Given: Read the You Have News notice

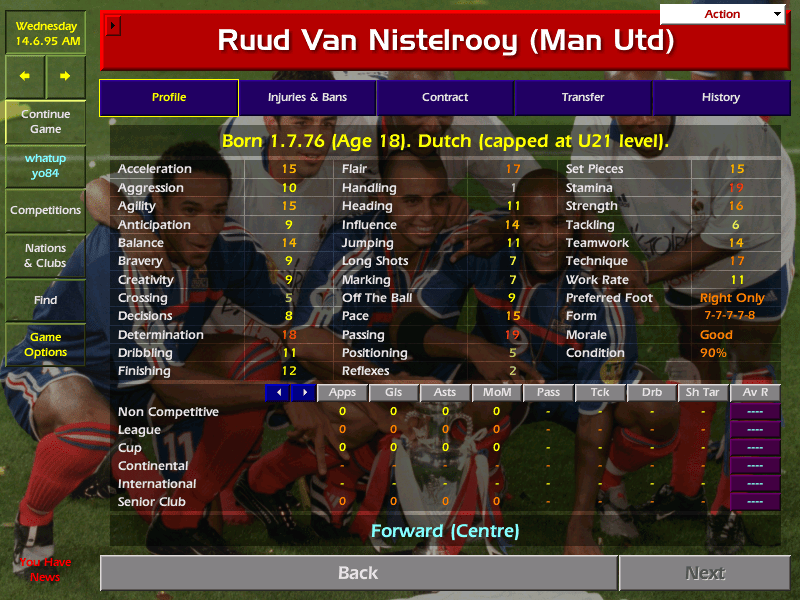Looking at the screenshot, I should click(x=45, y=570).
